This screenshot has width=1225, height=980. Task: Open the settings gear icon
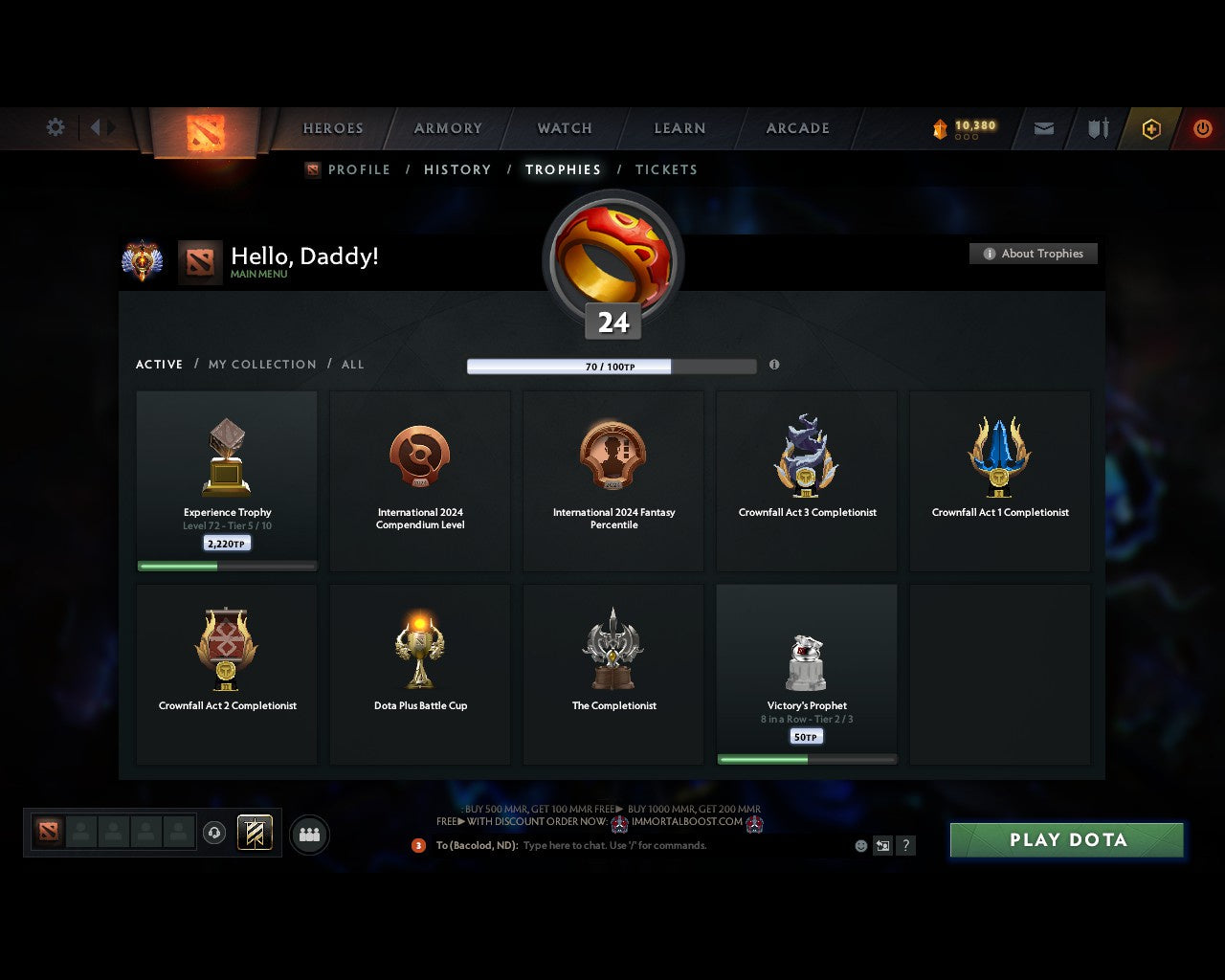pyautogui.click(x=55, y=127)
